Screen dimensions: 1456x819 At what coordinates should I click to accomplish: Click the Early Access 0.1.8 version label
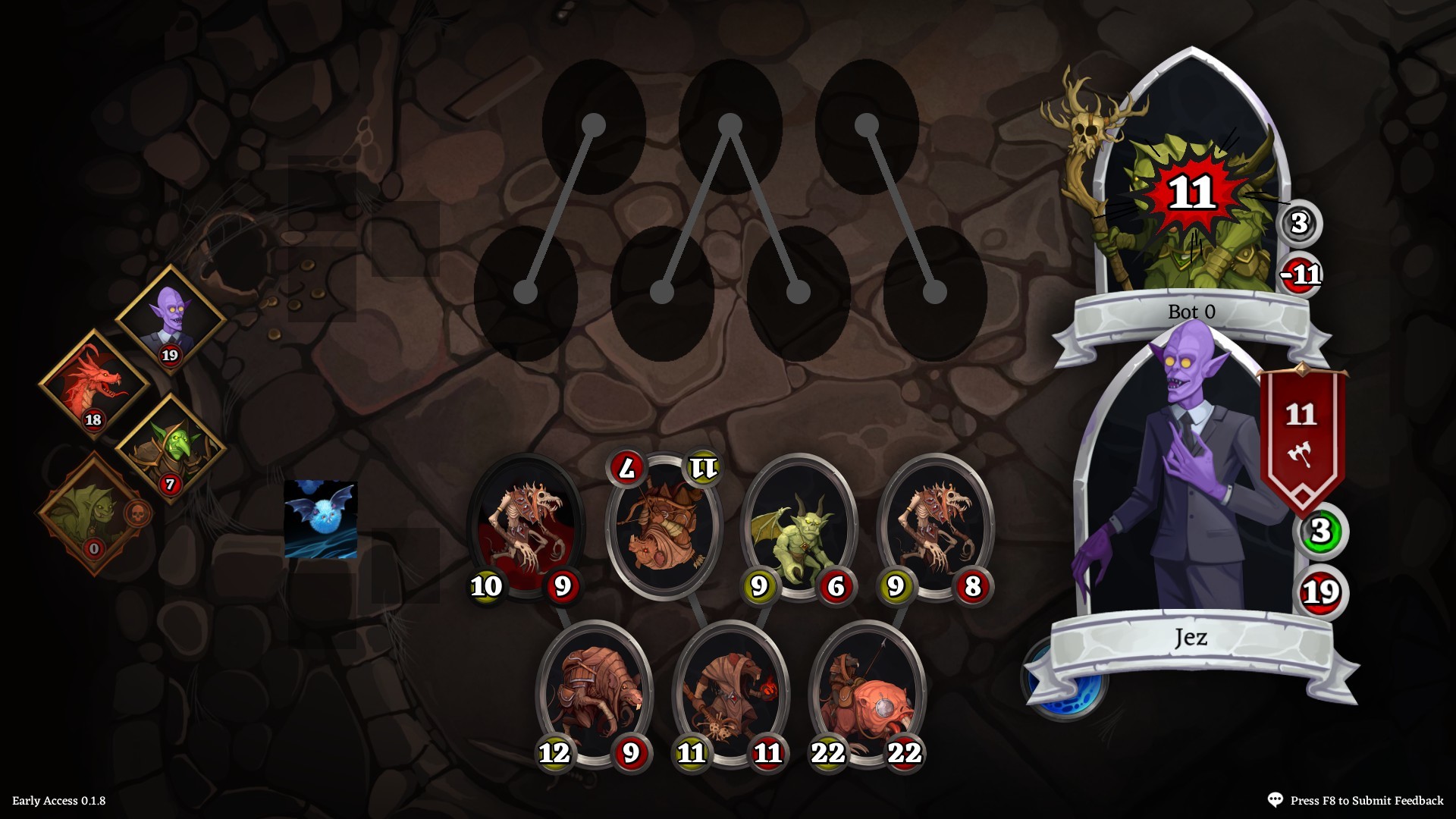point(60,799)
